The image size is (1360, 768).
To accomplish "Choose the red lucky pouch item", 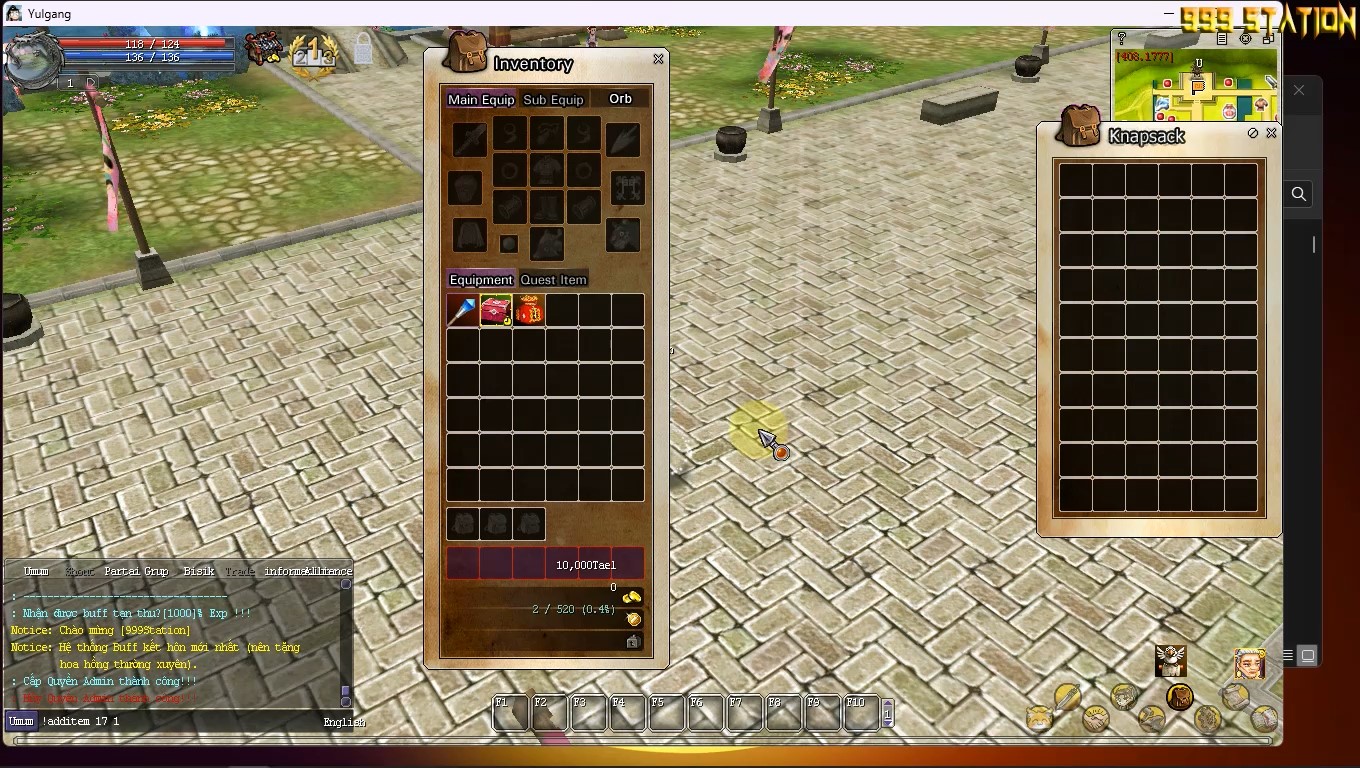I will (529, 311).
